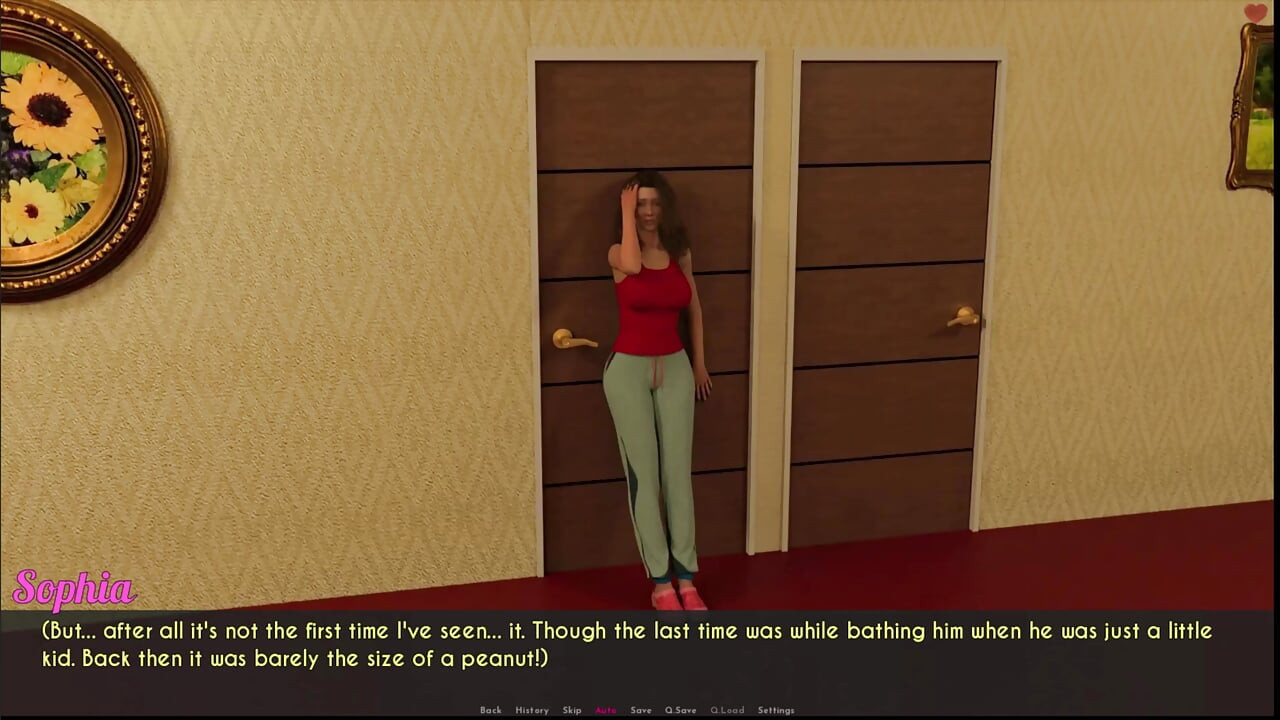Click Q.Load to restore quick save
Screen dimensions: 1280x720
tap(727, 709)
